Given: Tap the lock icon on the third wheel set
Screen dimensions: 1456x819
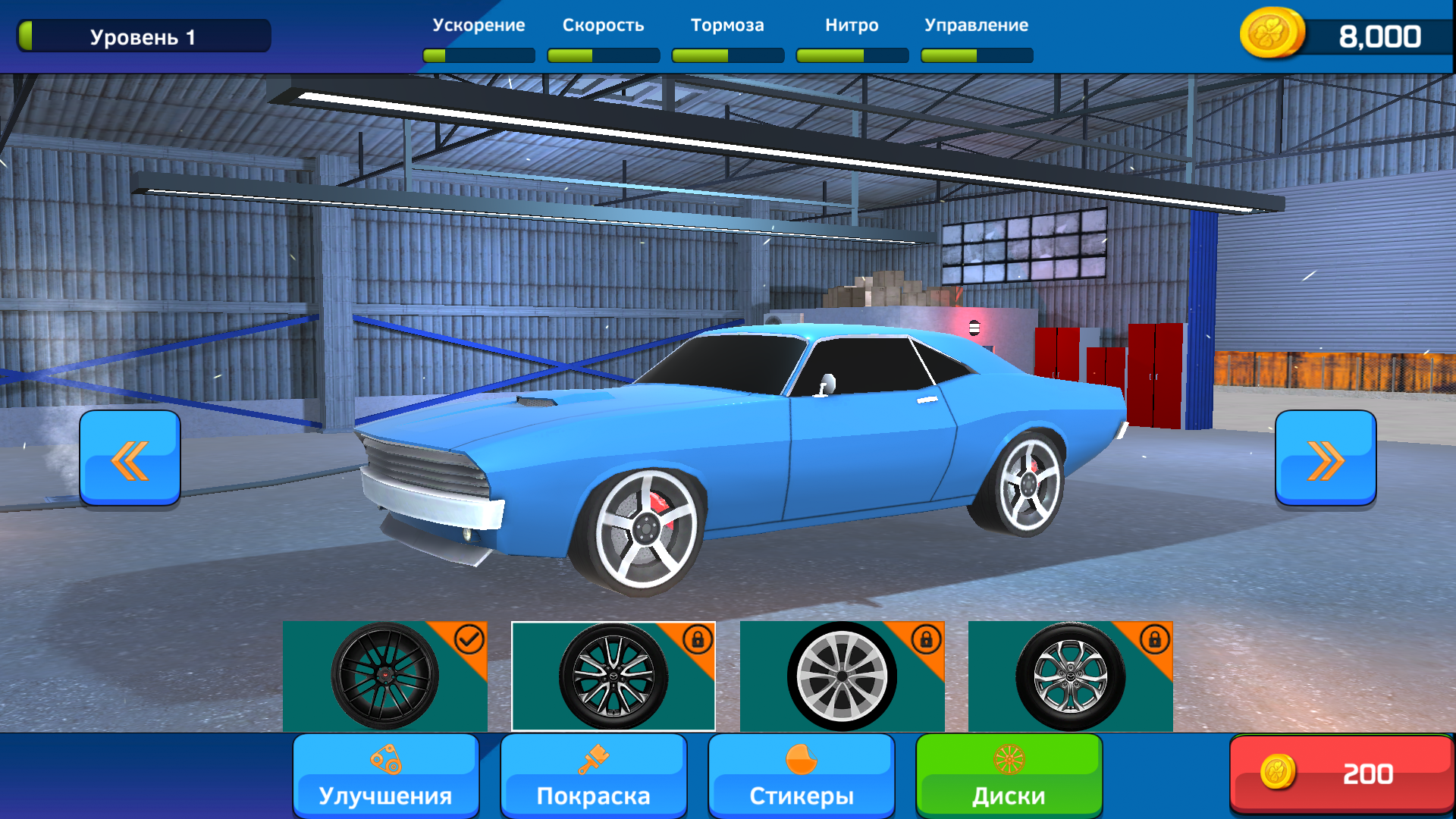Looking at the screenshot, I should (x=927, y=638).
